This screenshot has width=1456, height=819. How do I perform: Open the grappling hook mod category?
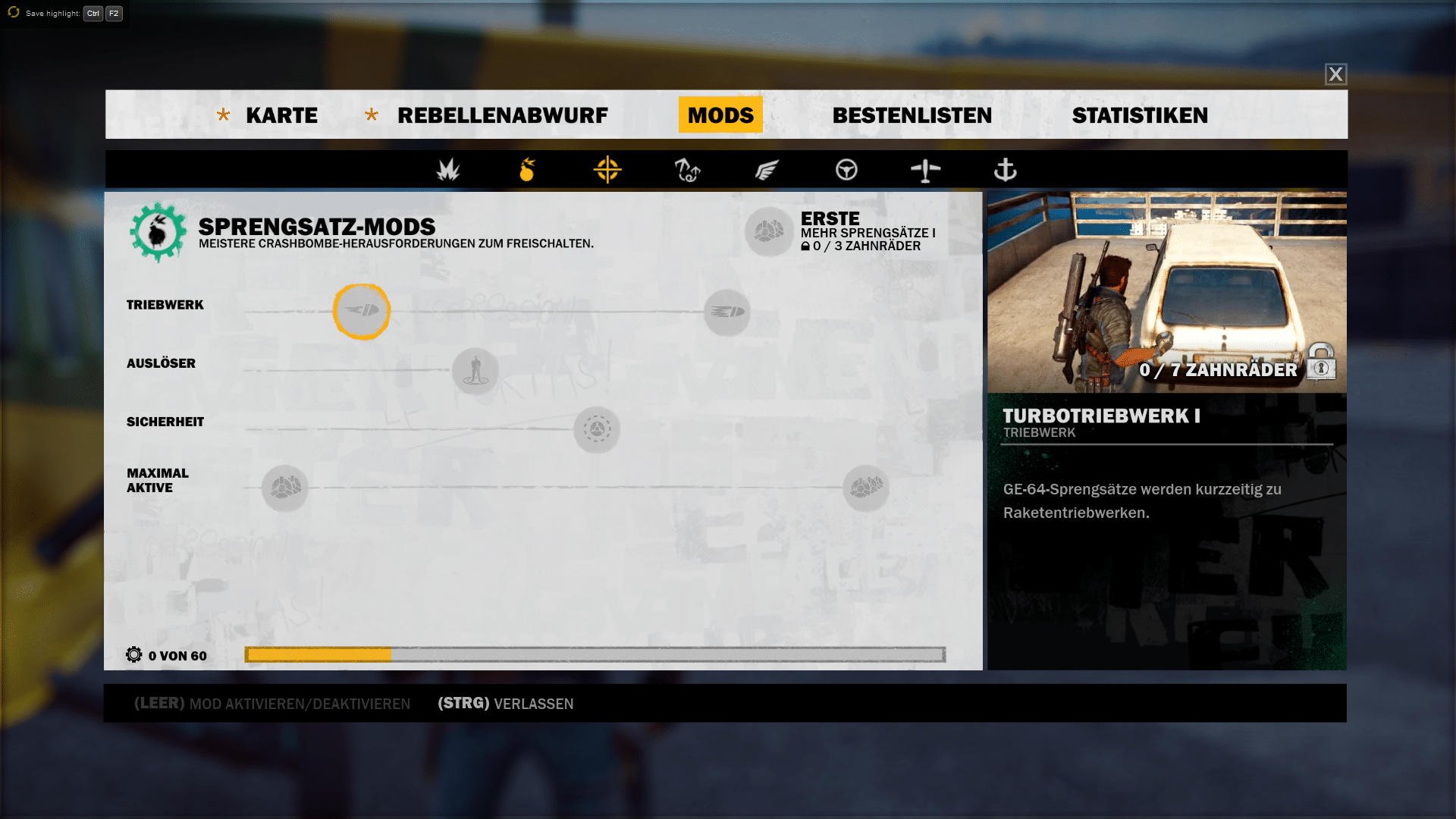687,170
